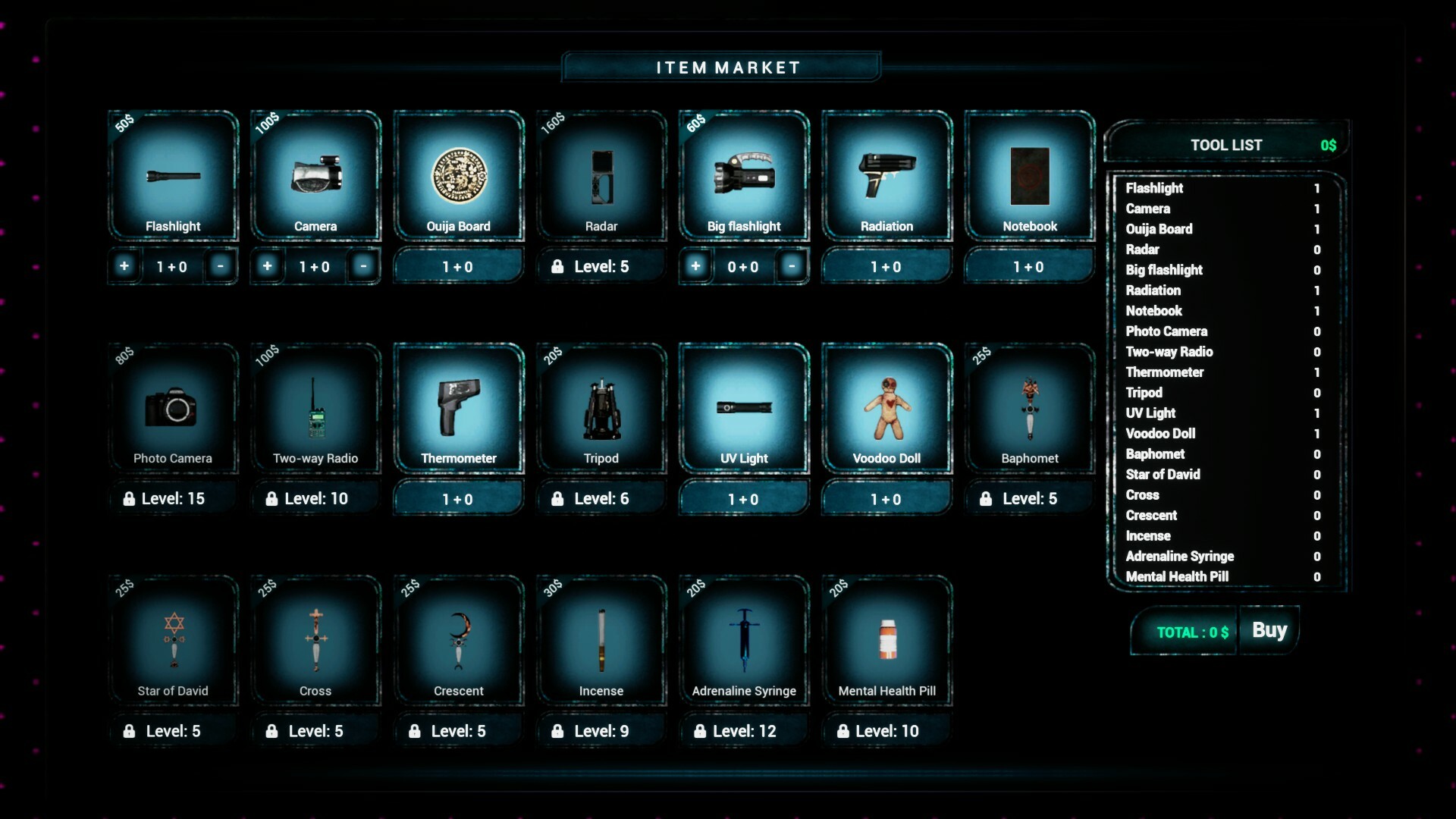Select UV Light in the Tool List
This screenshot has height=819, width=1456.
(x=1150, y=413)
